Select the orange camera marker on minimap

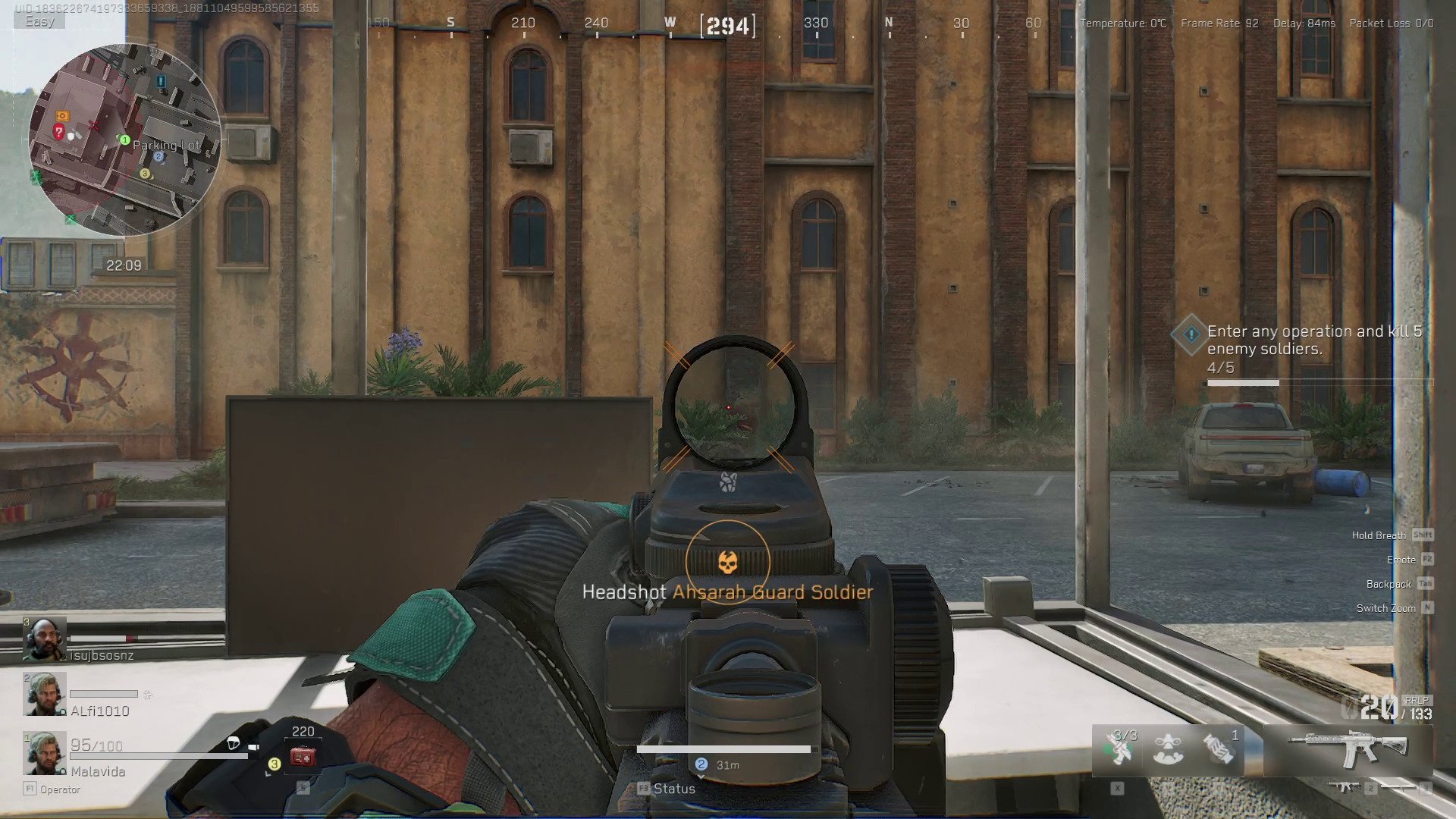tap(62, 116)
